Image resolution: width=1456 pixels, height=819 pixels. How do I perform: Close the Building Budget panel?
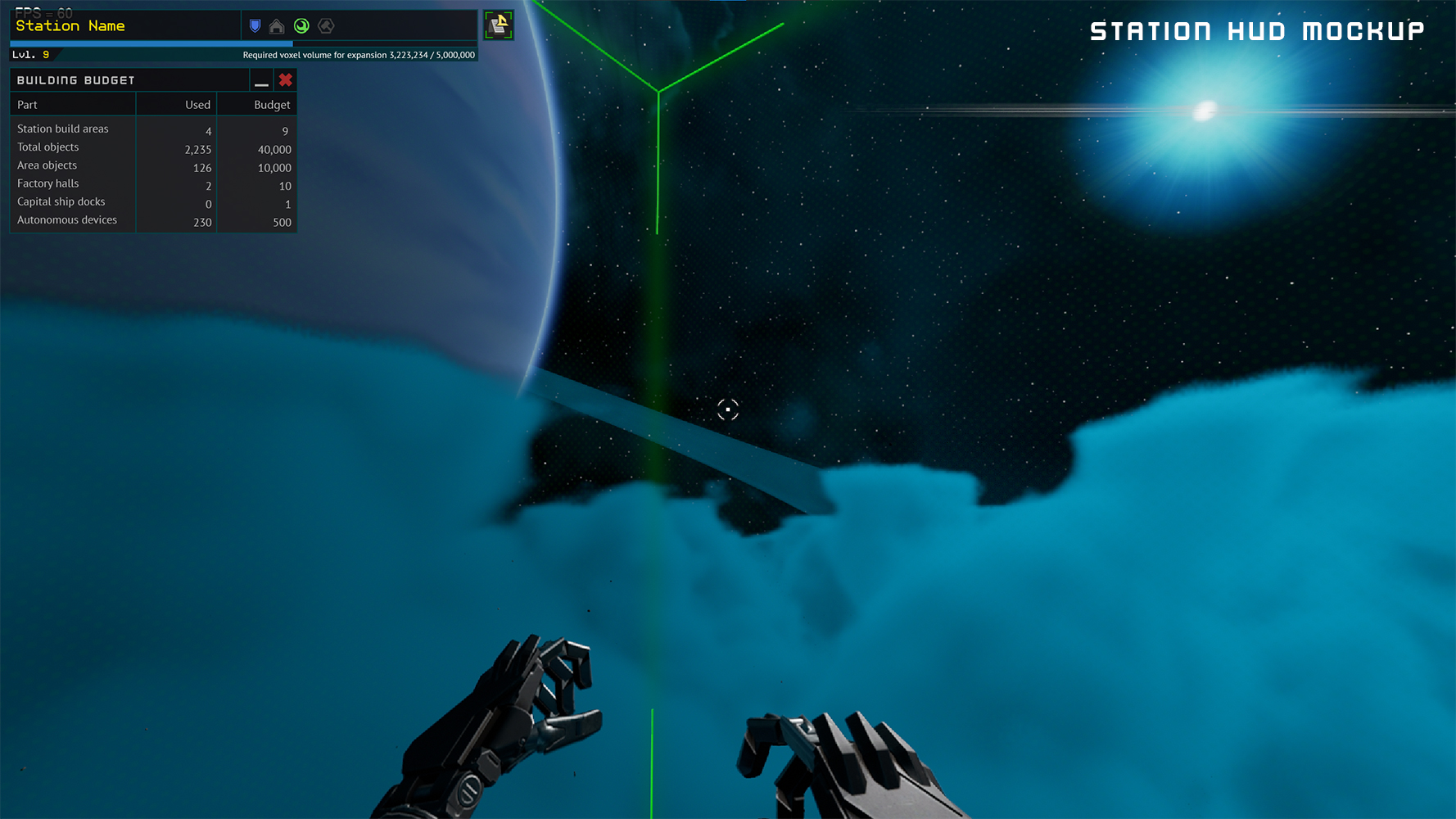point(285,80)
